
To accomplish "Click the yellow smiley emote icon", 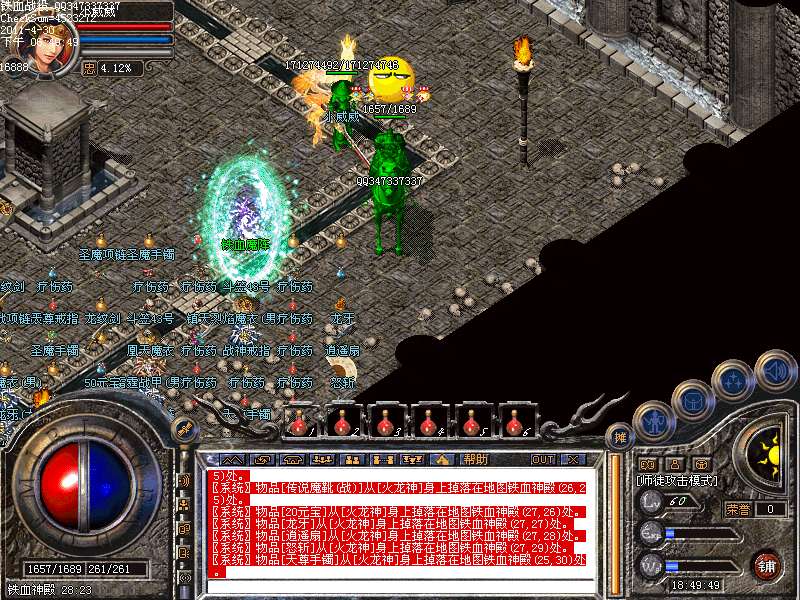I will tap(390, 78).
